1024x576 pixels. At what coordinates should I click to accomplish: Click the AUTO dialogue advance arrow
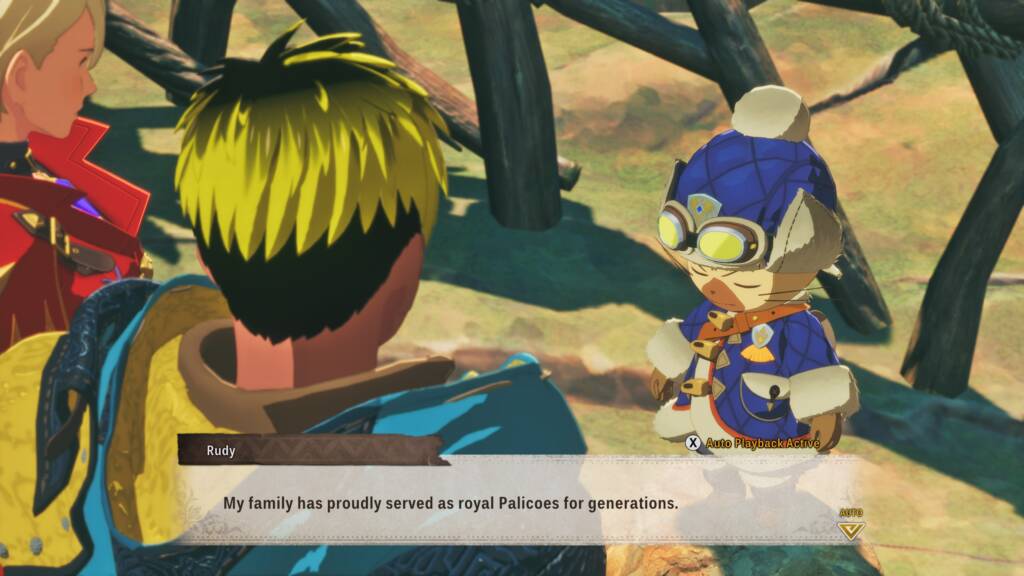click(851, 527)
